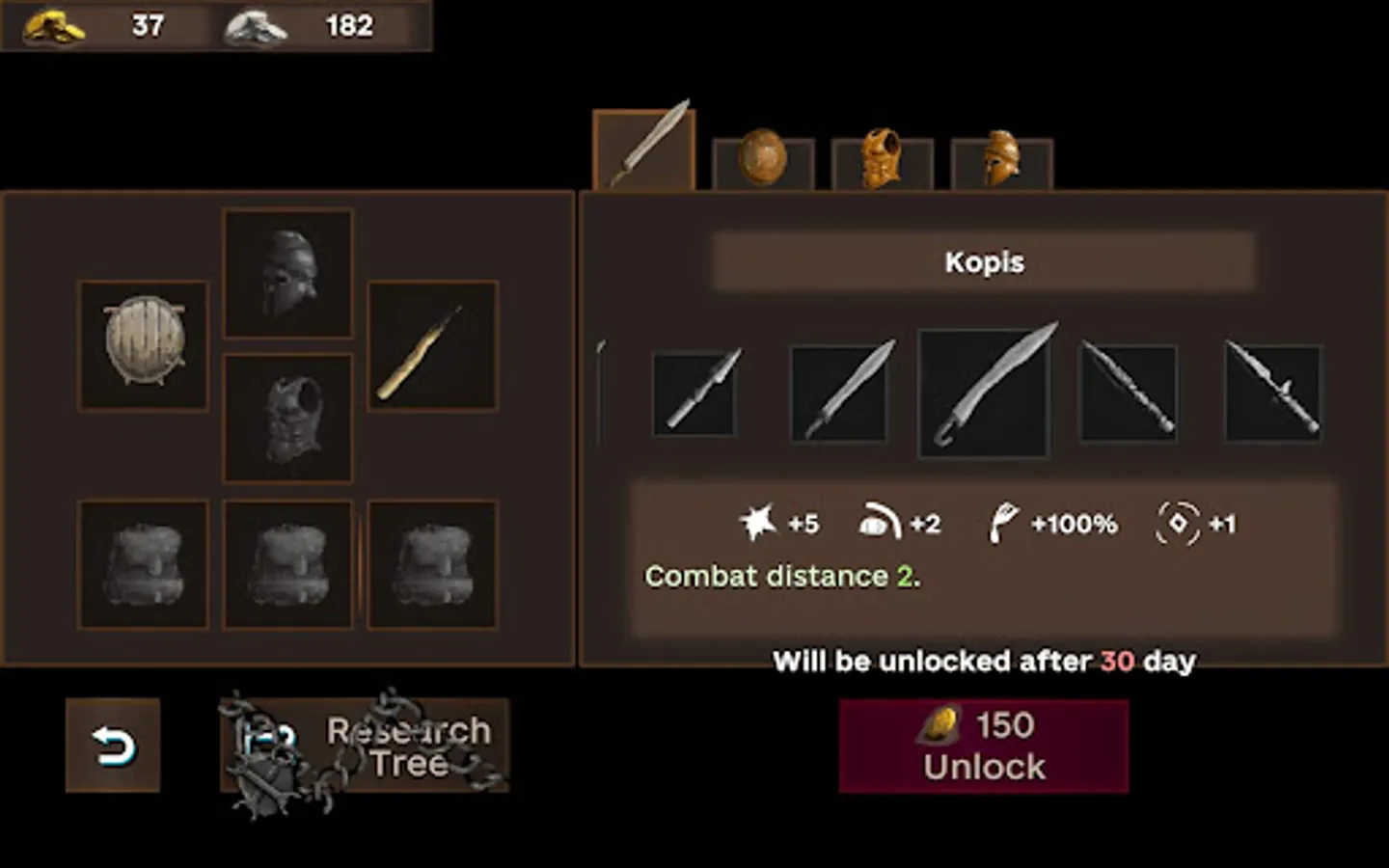Click the bleed chance stat icon

[1001, 523]
